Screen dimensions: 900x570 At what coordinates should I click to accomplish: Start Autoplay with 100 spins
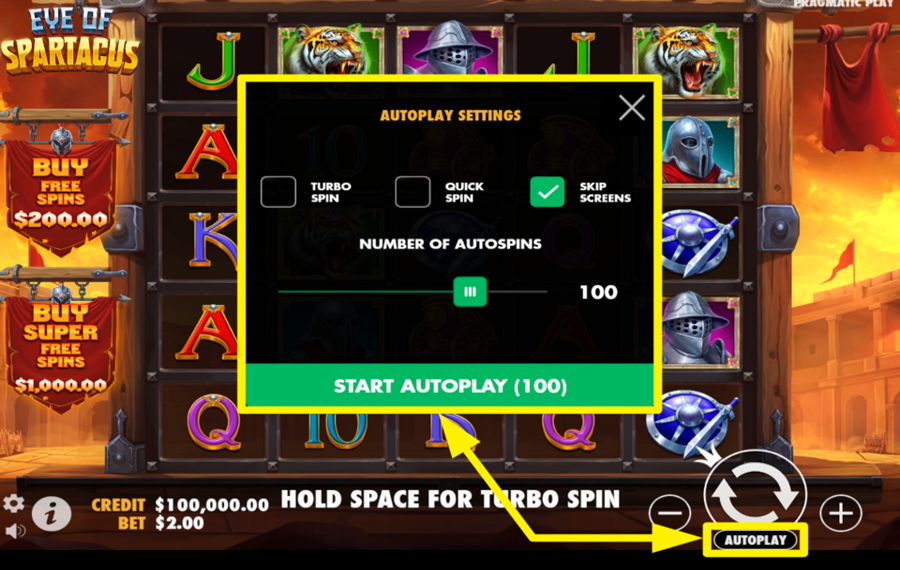coord(450,386)
